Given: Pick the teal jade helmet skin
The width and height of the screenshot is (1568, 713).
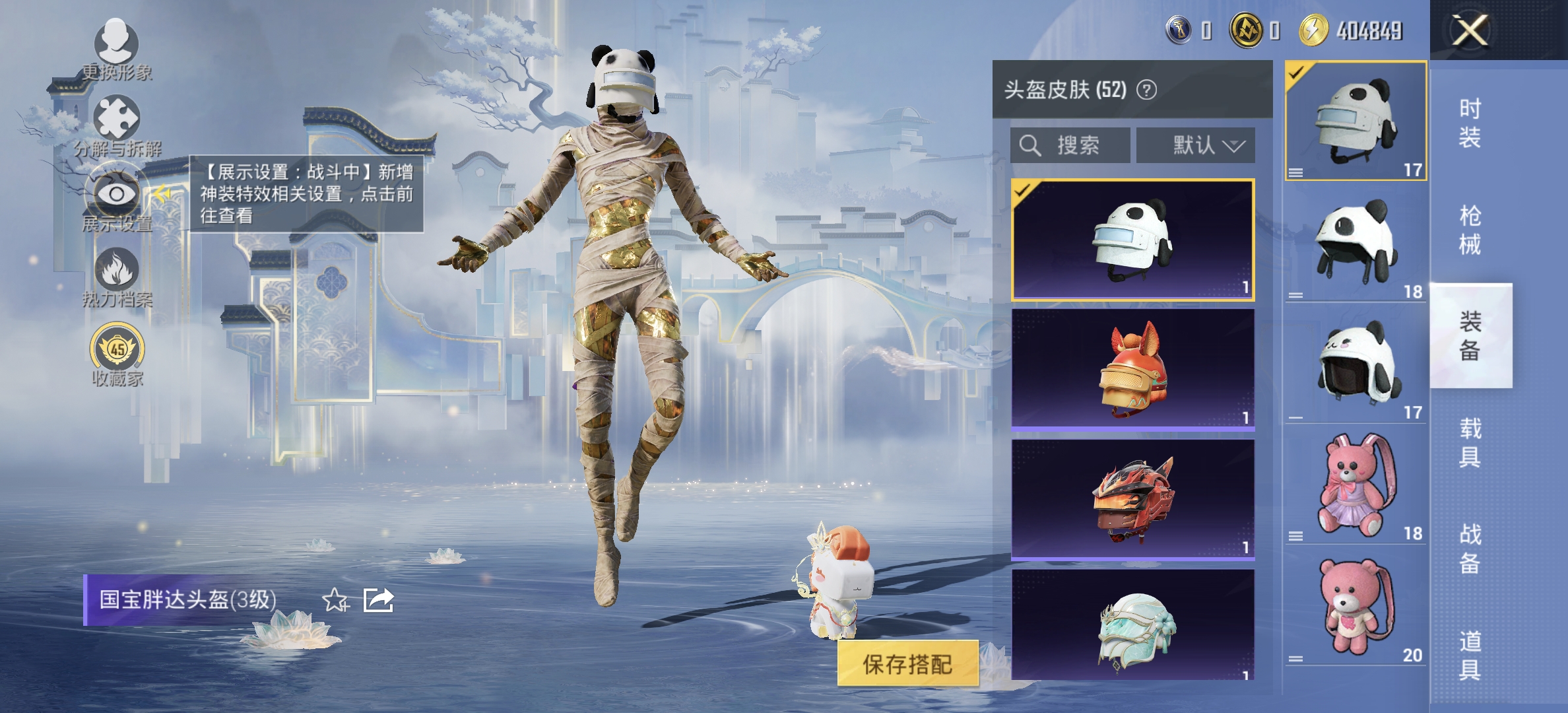Looking at the screenshot, I should (x=1132, y=626).
